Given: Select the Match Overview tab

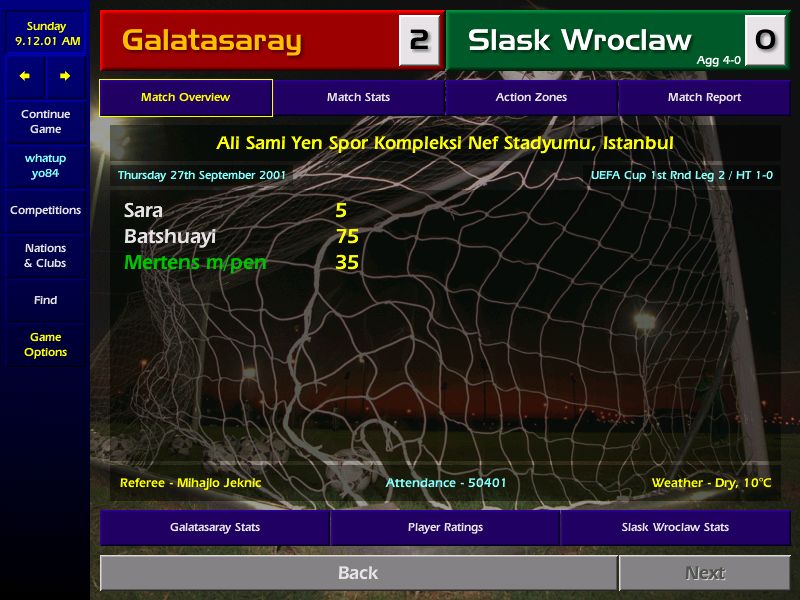Looking at the screenshot, I should (185, 98).
